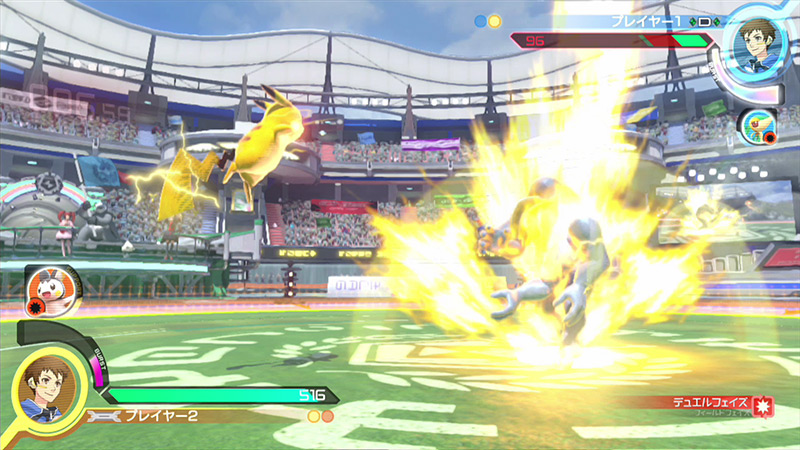Viewport: 800px width, 450px height.
Task: Activate the Snivy support Pokémon icon
Action: 756,125
